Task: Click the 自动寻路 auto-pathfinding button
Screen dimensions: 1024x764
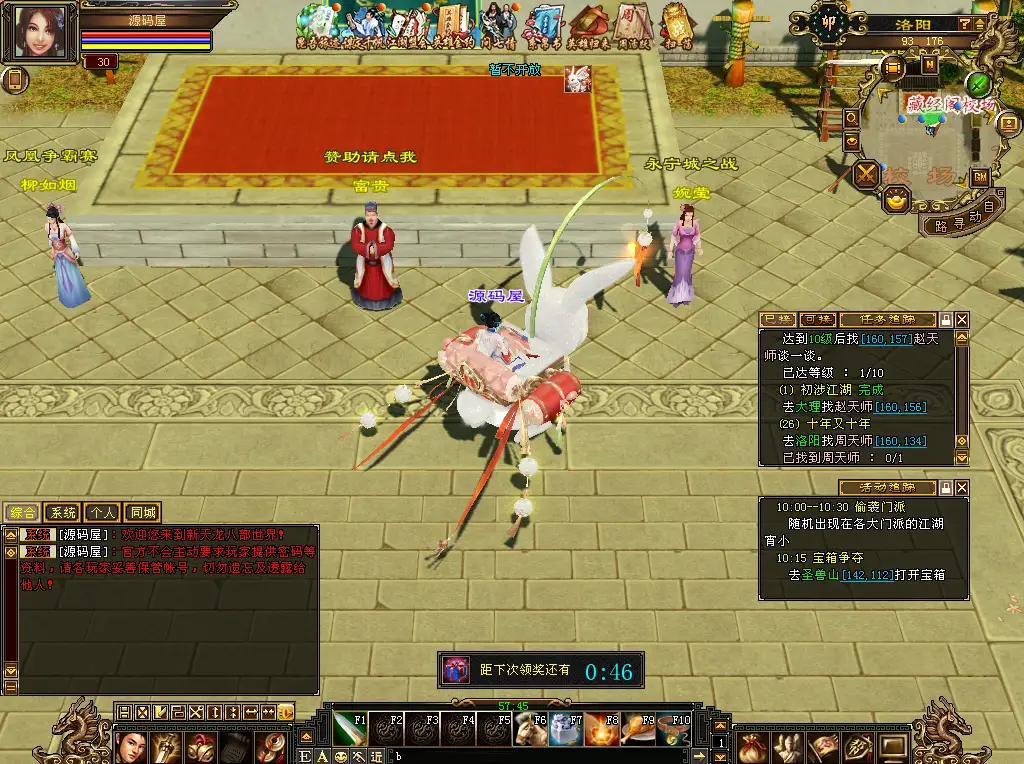Action: pyautogui.click(x=960, y=217)
